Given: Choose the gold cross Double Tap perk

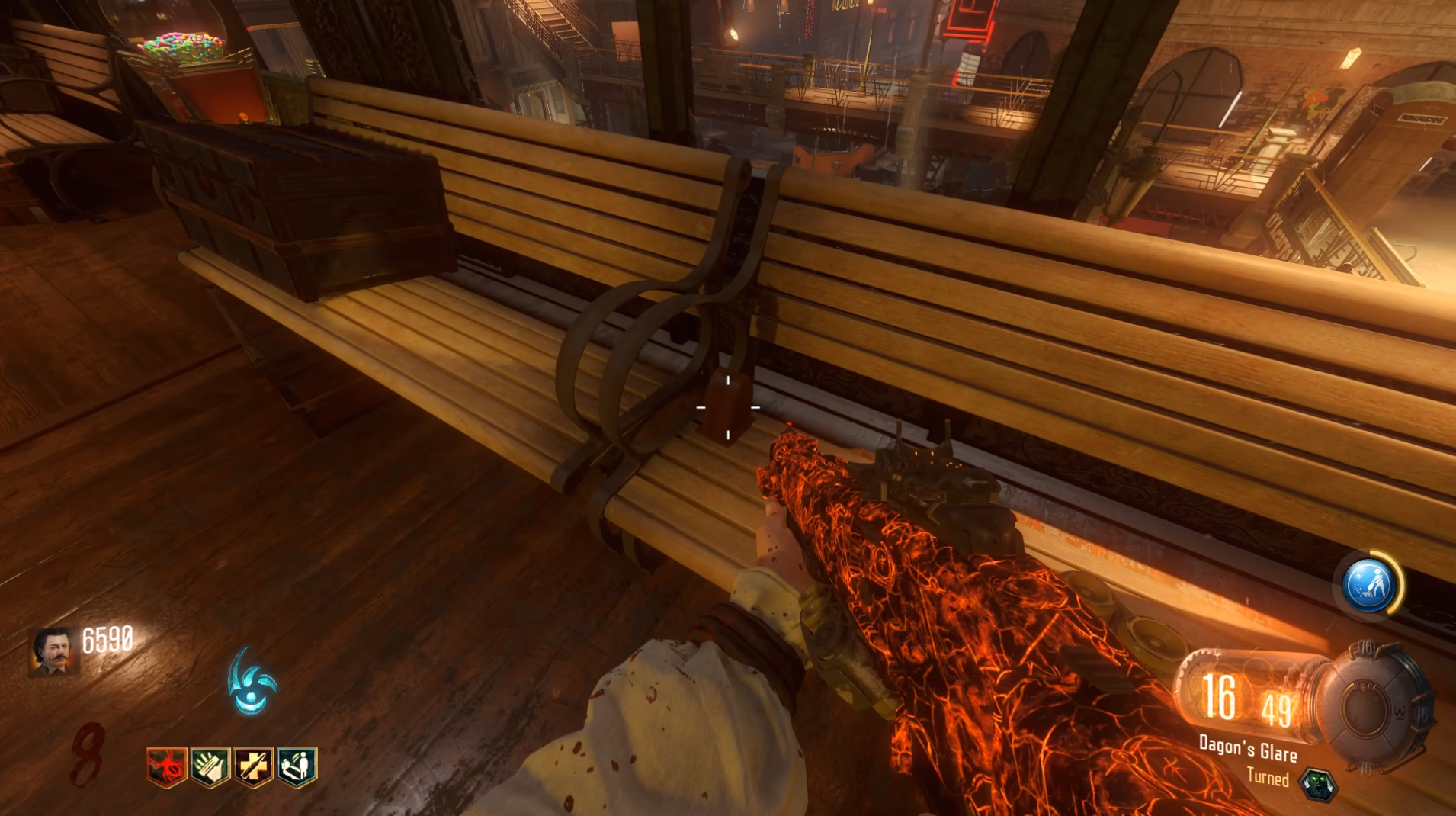Looking at the screenshot, I should 254,766.
